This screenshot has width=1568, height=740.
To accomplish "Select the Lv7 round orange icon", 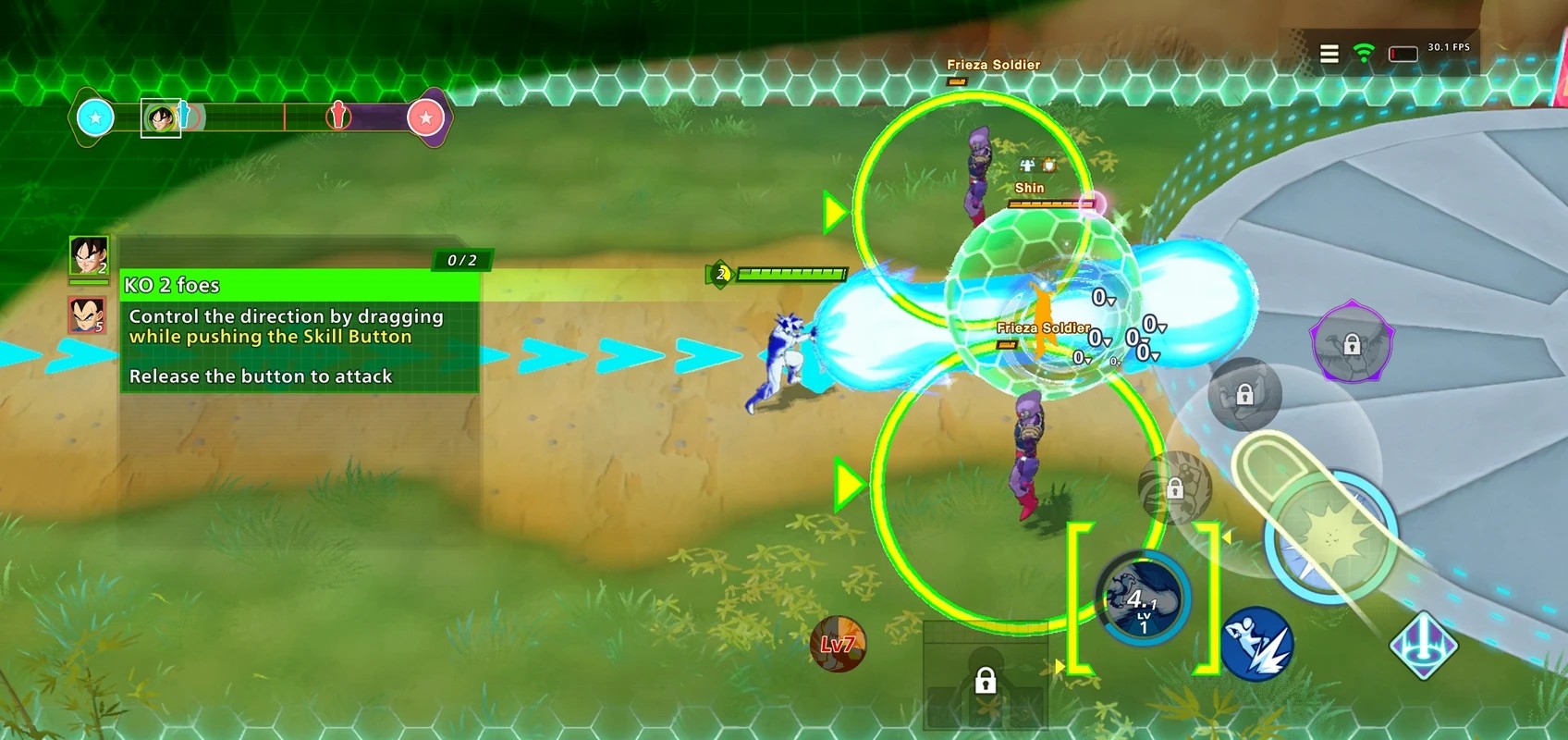I will pyautogui.click(x=838, y=644).
